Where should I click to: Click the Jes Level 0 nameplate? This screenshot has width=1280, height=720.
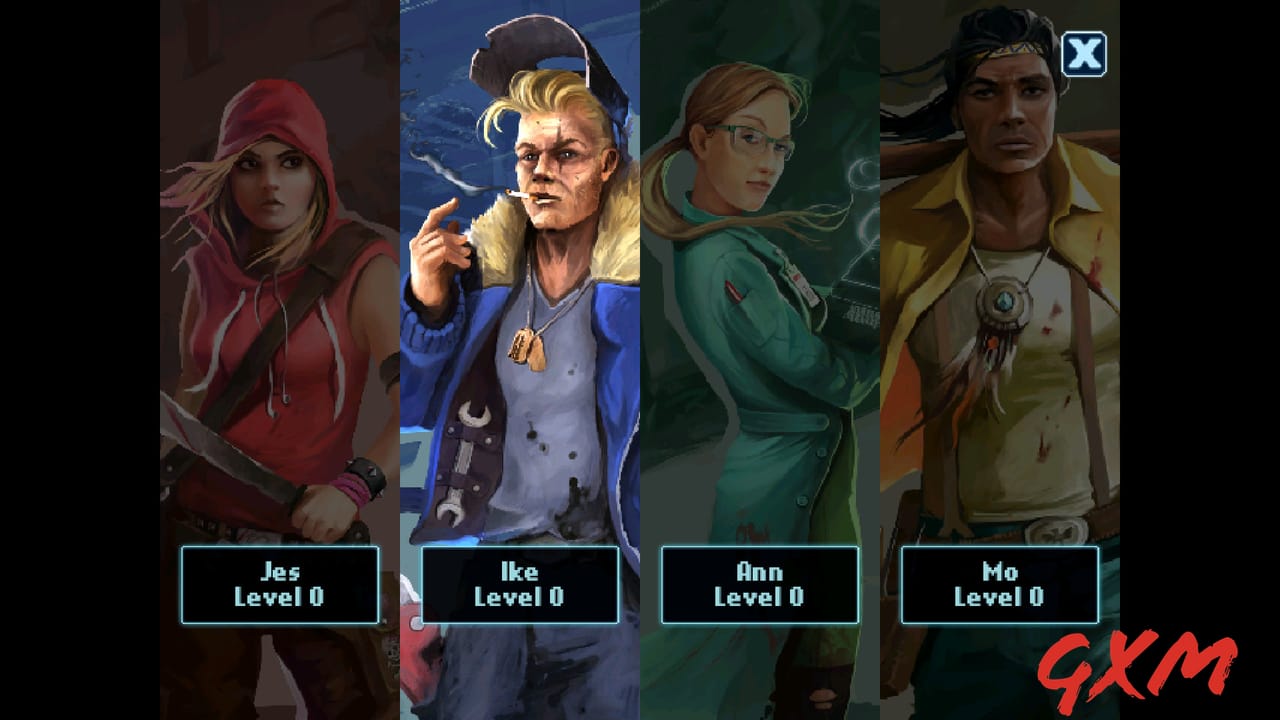point(280,585)
